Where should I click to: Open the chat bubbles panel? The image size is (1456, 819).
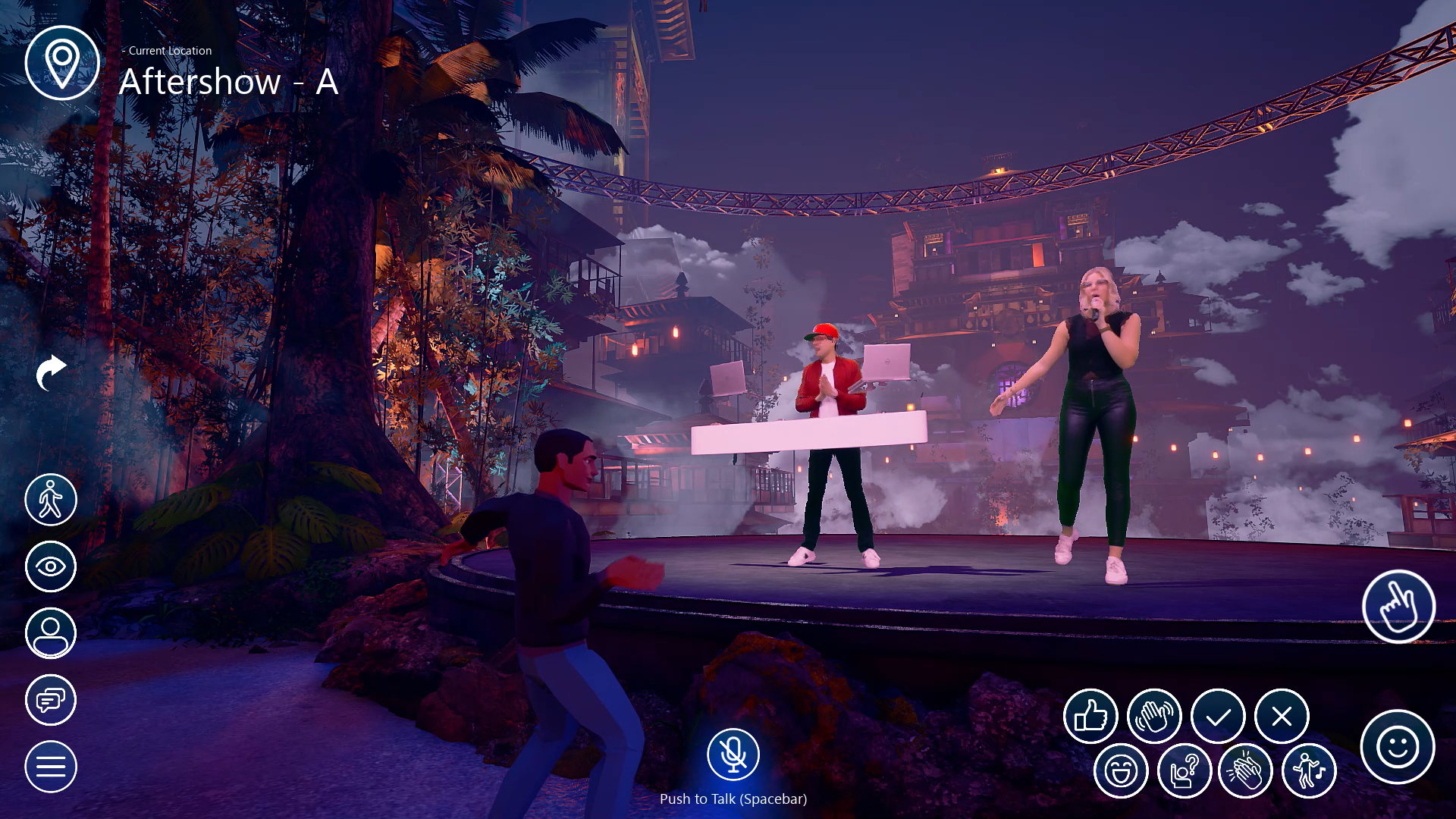51,700
